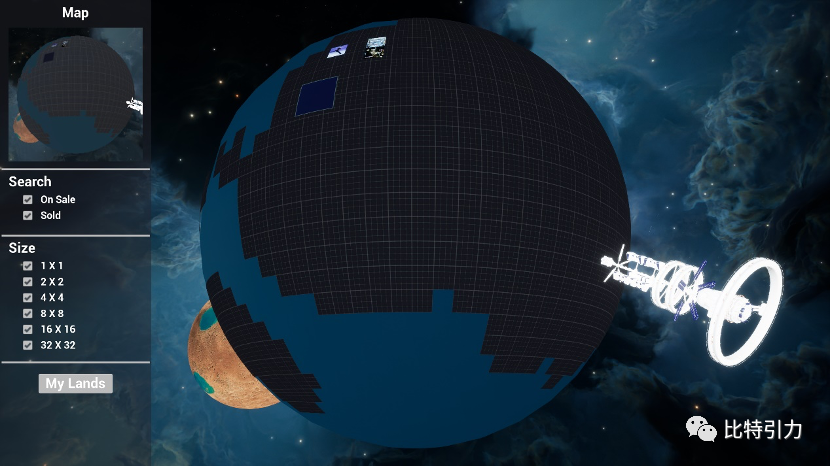Uncheck the 1 X 1 size filter
830x466 pixels.
(x=28, y=265)
